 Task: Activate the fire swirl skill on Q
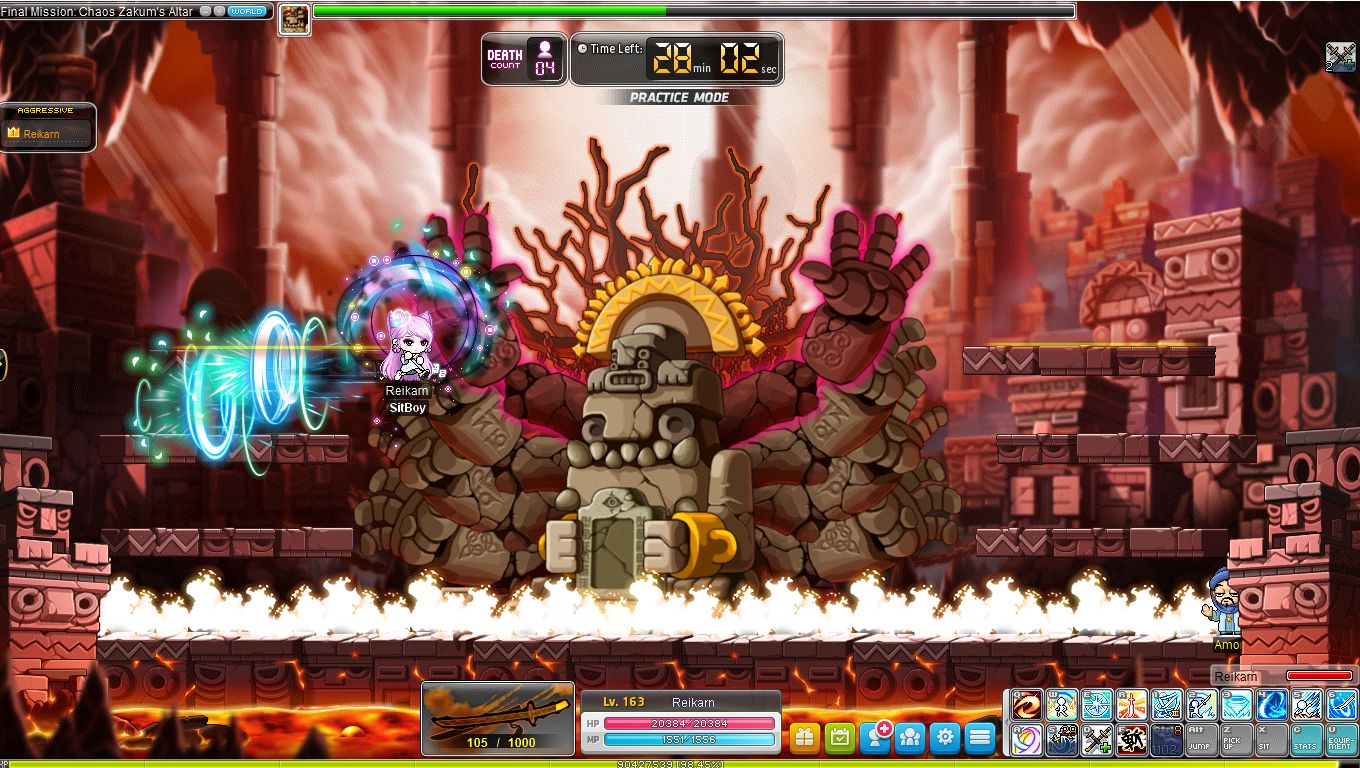click(x=1026, y=705)
